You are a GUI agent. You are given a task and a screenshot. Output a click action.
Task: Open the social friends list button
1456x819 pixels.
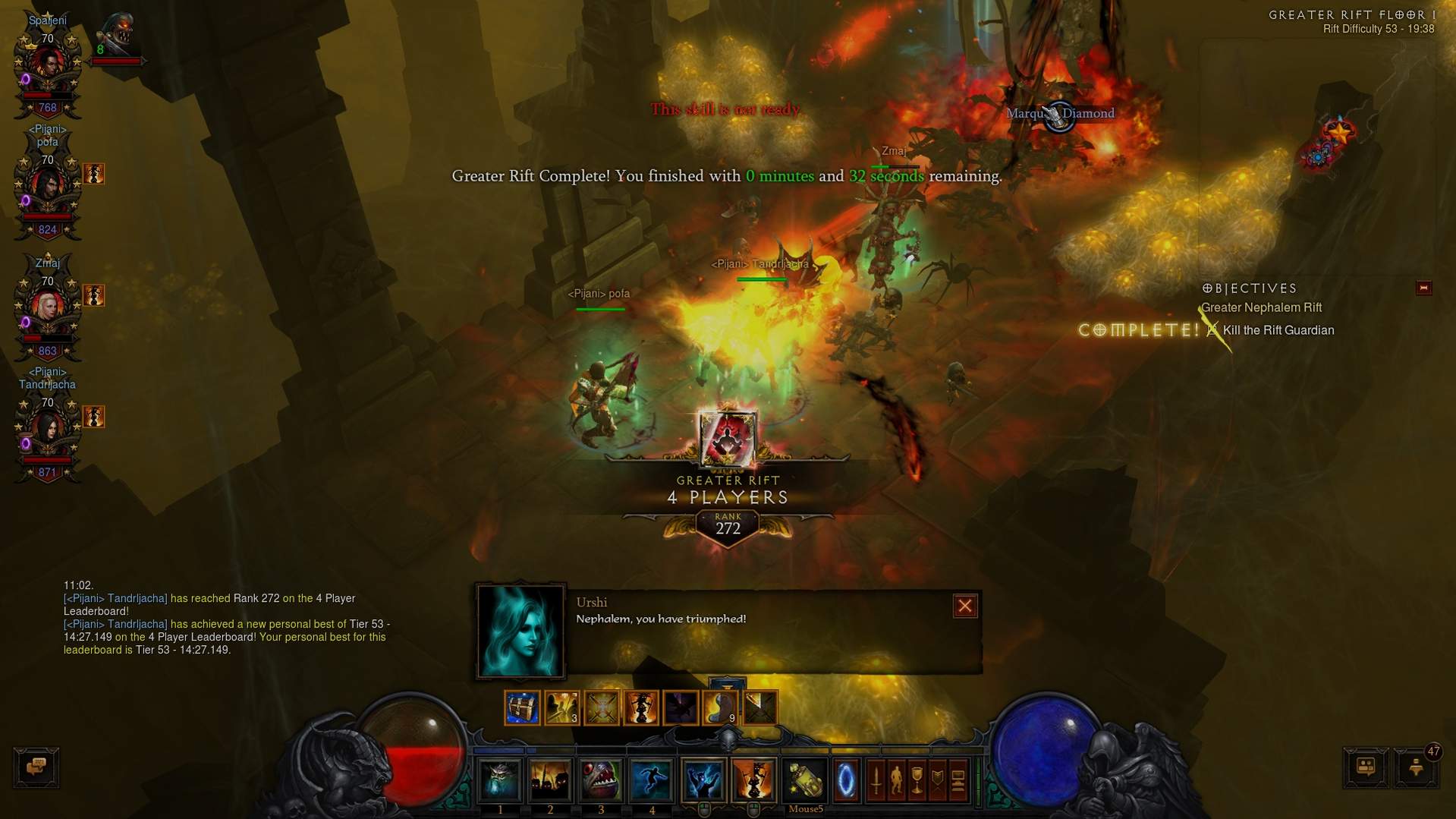coord(1366,767)
